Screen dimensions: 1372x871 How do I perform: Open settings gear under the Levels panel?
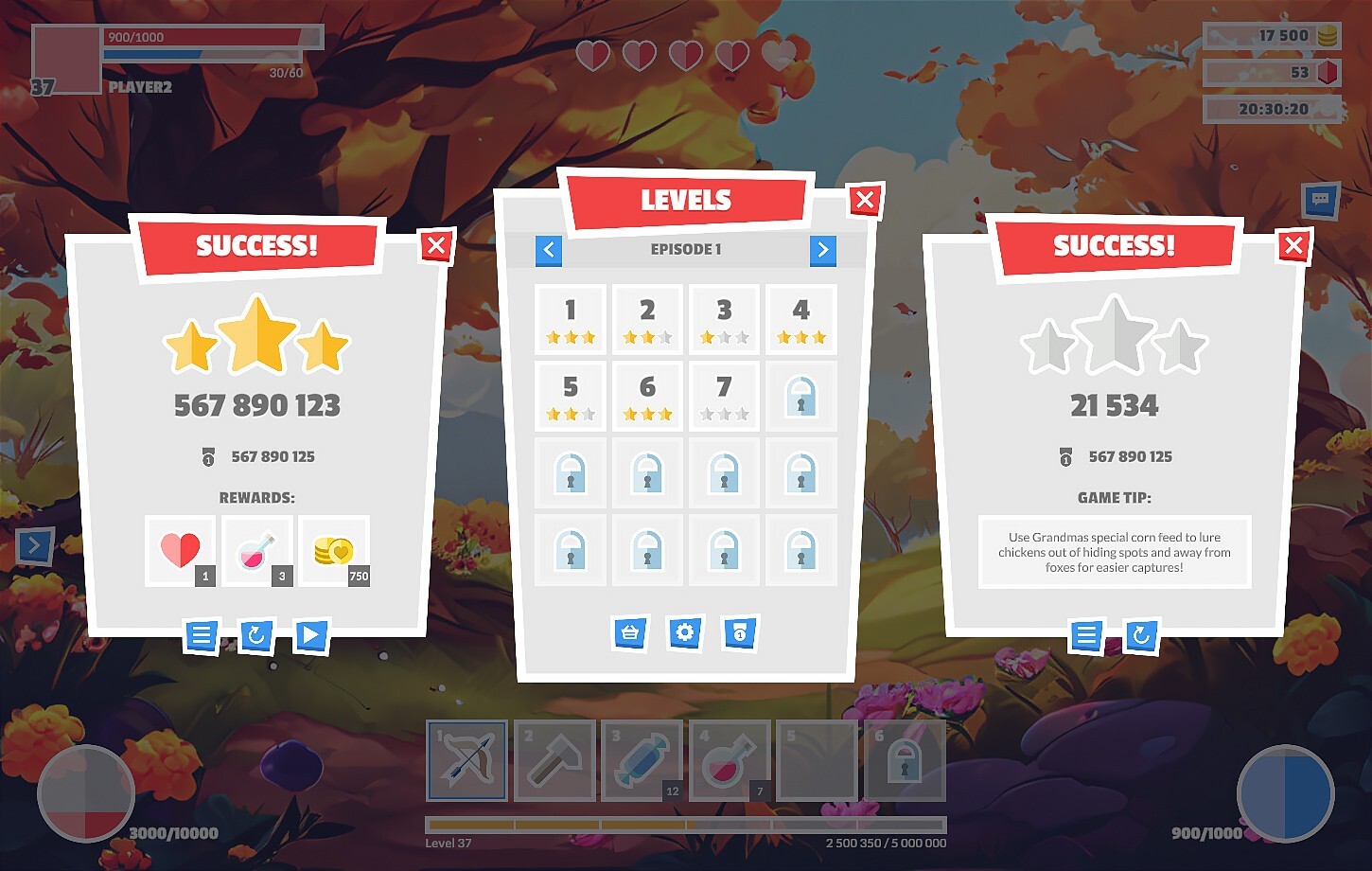tap(685, 634)
